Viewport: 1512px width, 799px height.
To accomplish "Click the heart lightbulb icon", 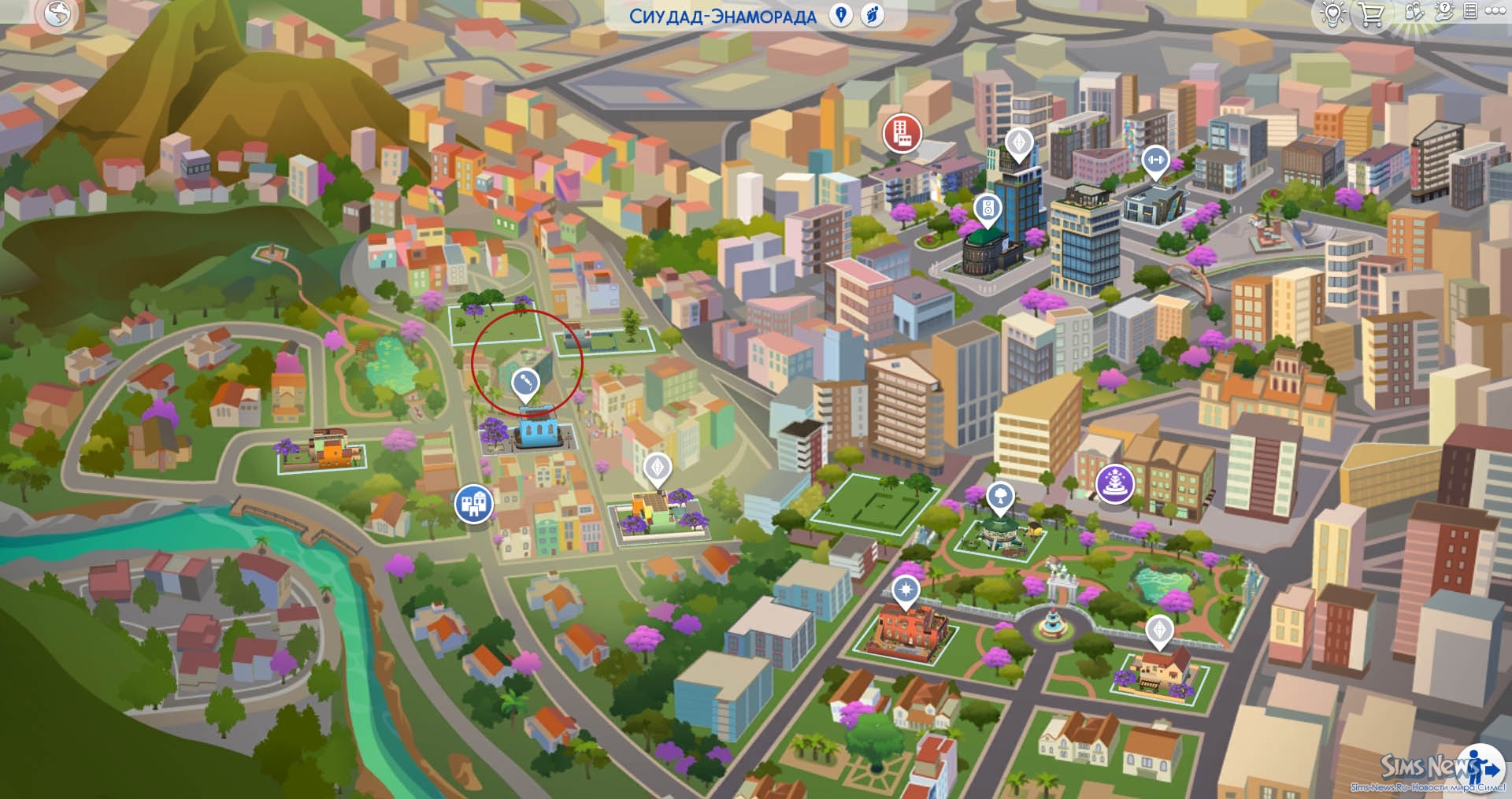I will coord(1332,14).
